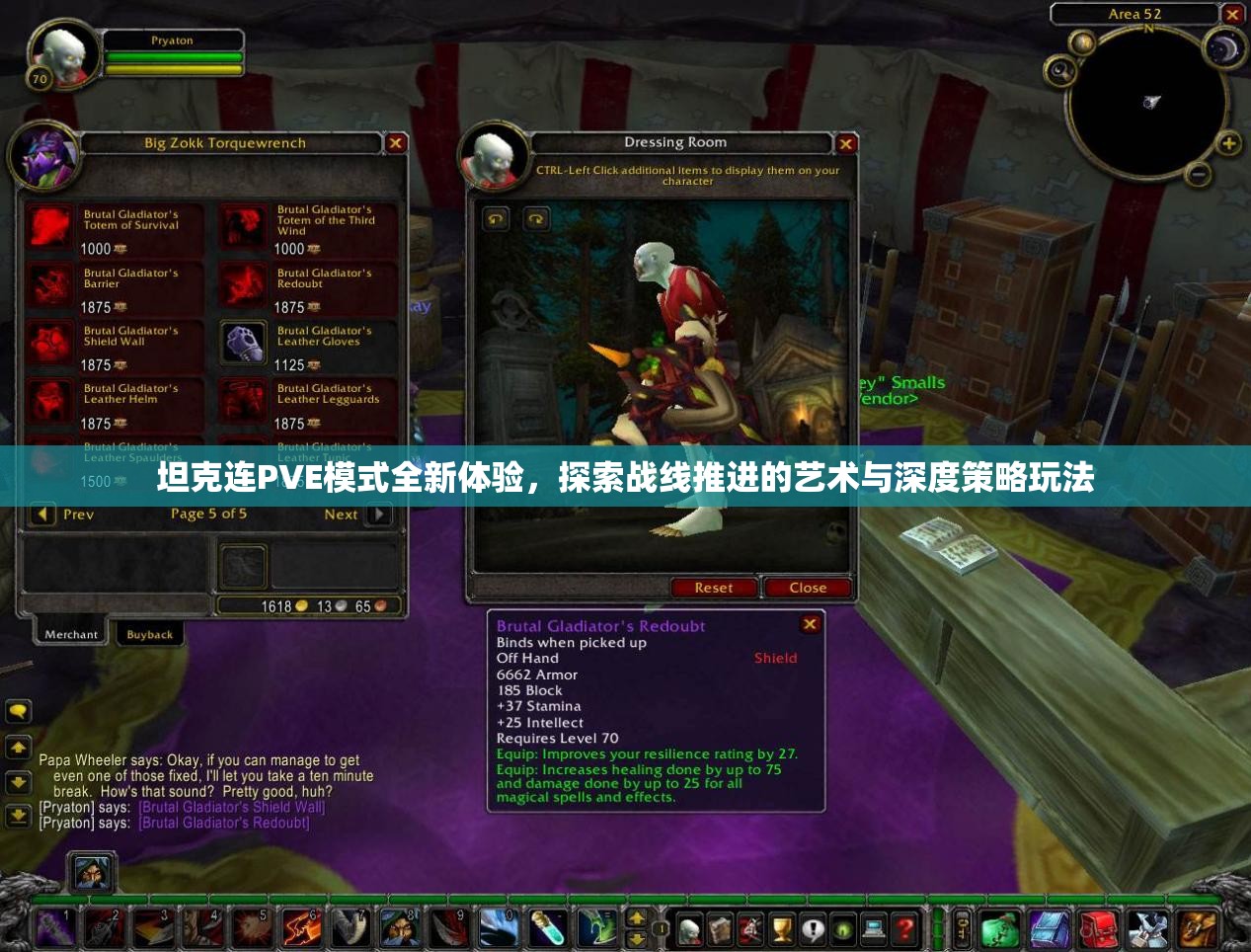Viewport: 1251px width, 952px height.
Task: Zoom out the minimap
Action: (x=1198, y=175)
